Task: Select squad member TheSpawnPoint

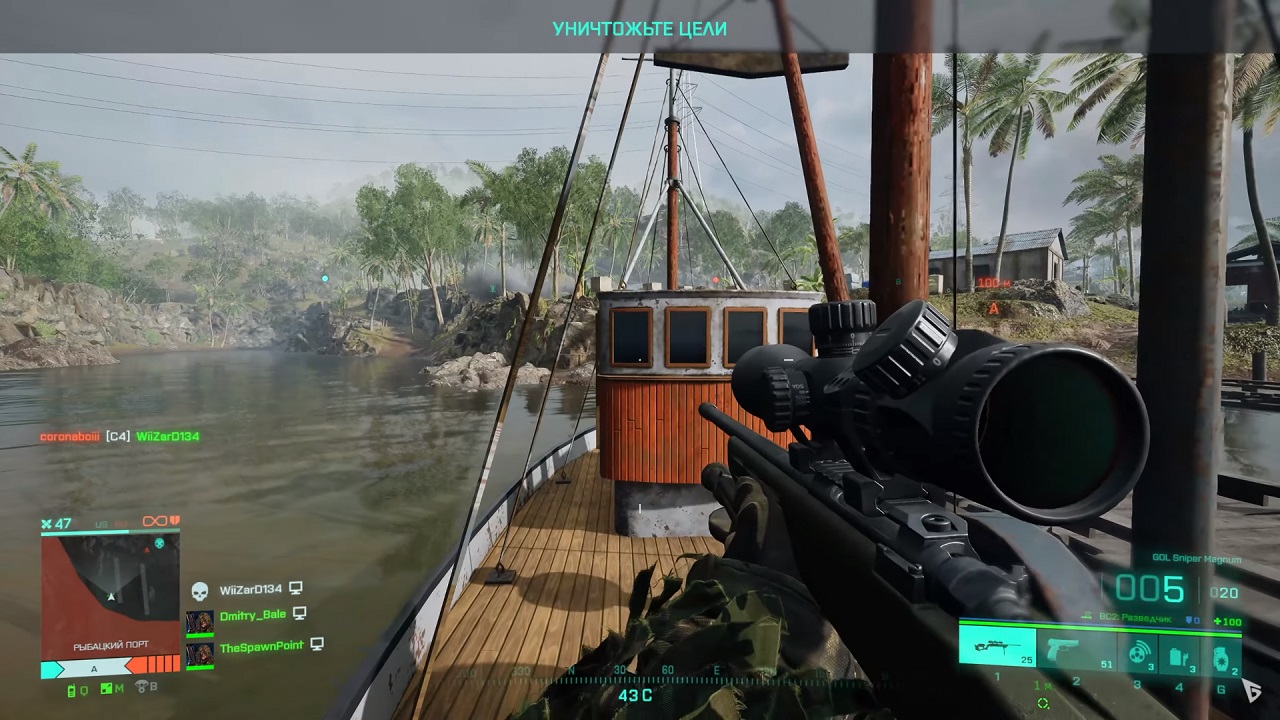Action: 261,647
